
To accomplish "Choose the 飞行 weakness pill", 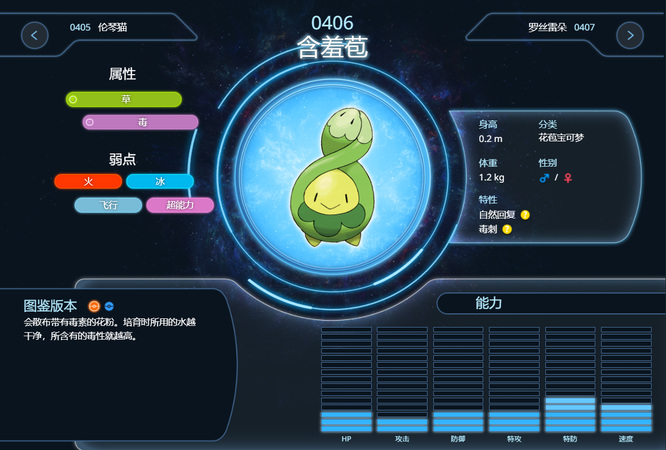I will tap(108, 205).
